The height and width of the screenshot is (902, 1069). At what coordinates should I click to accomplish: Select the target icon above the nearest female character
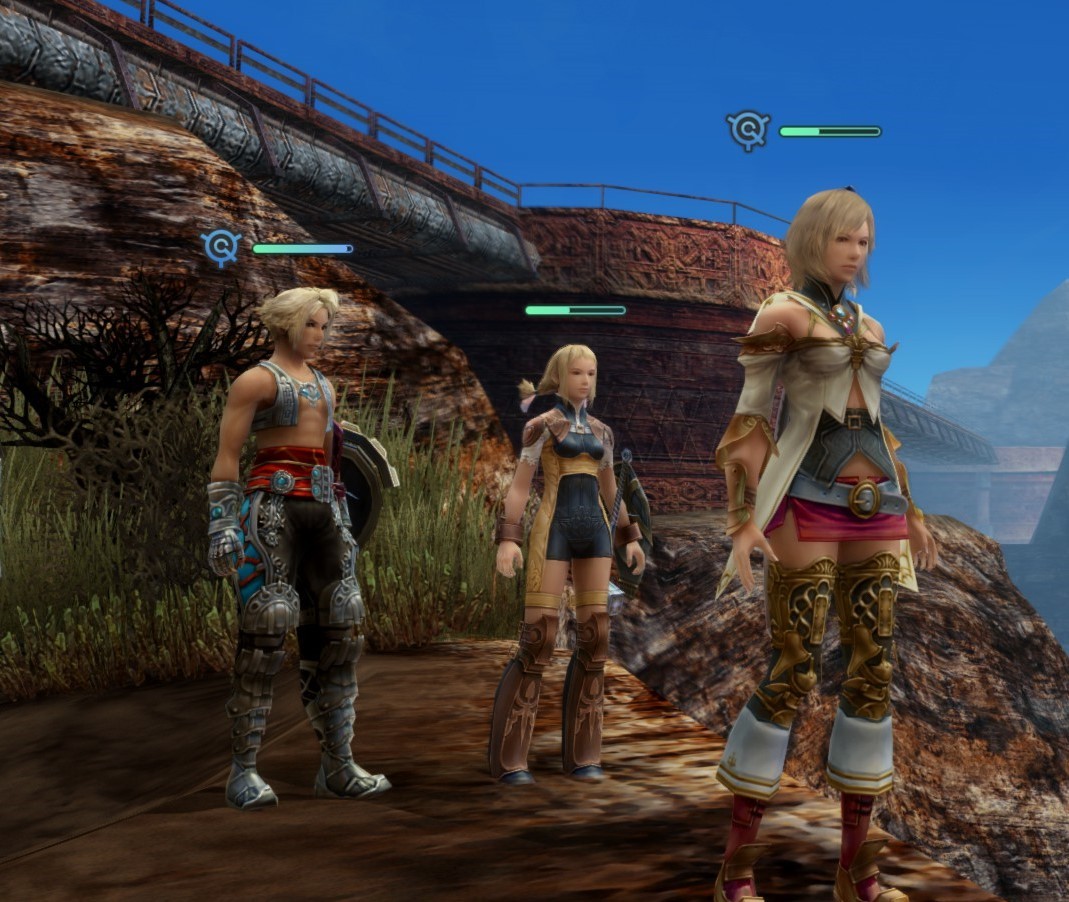pyautogui.click(x=748, y=130)
